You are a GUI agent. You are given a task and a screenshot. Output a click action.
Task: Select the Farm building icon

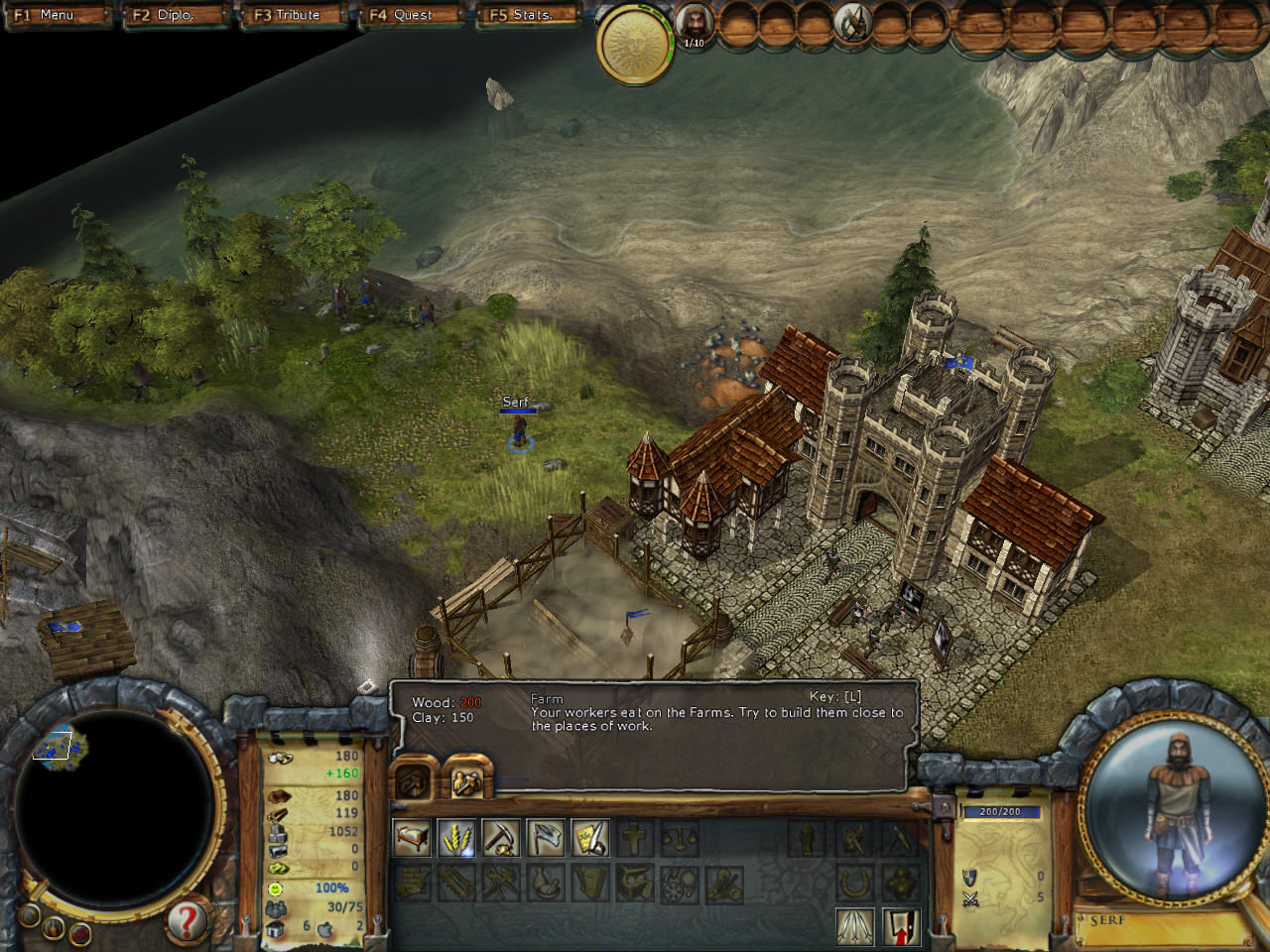454,838
